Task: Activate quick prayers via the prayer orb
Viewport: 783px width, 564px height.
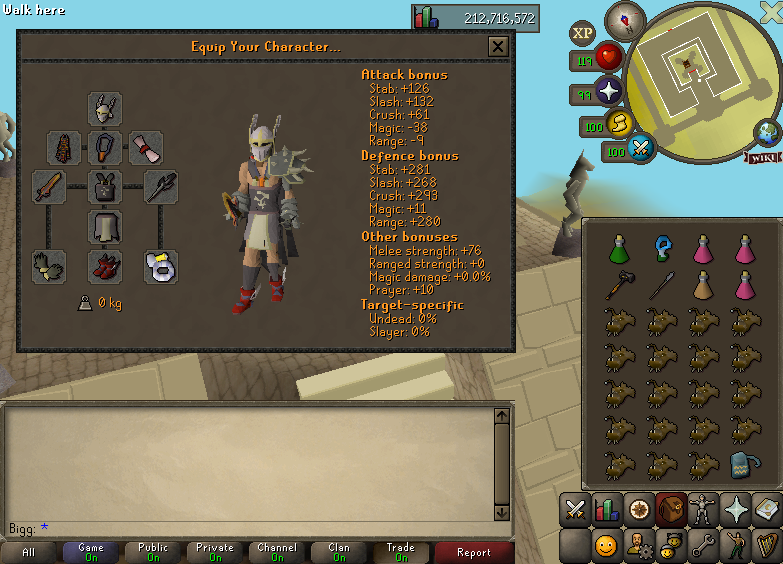Action: (x=609, y=93)
